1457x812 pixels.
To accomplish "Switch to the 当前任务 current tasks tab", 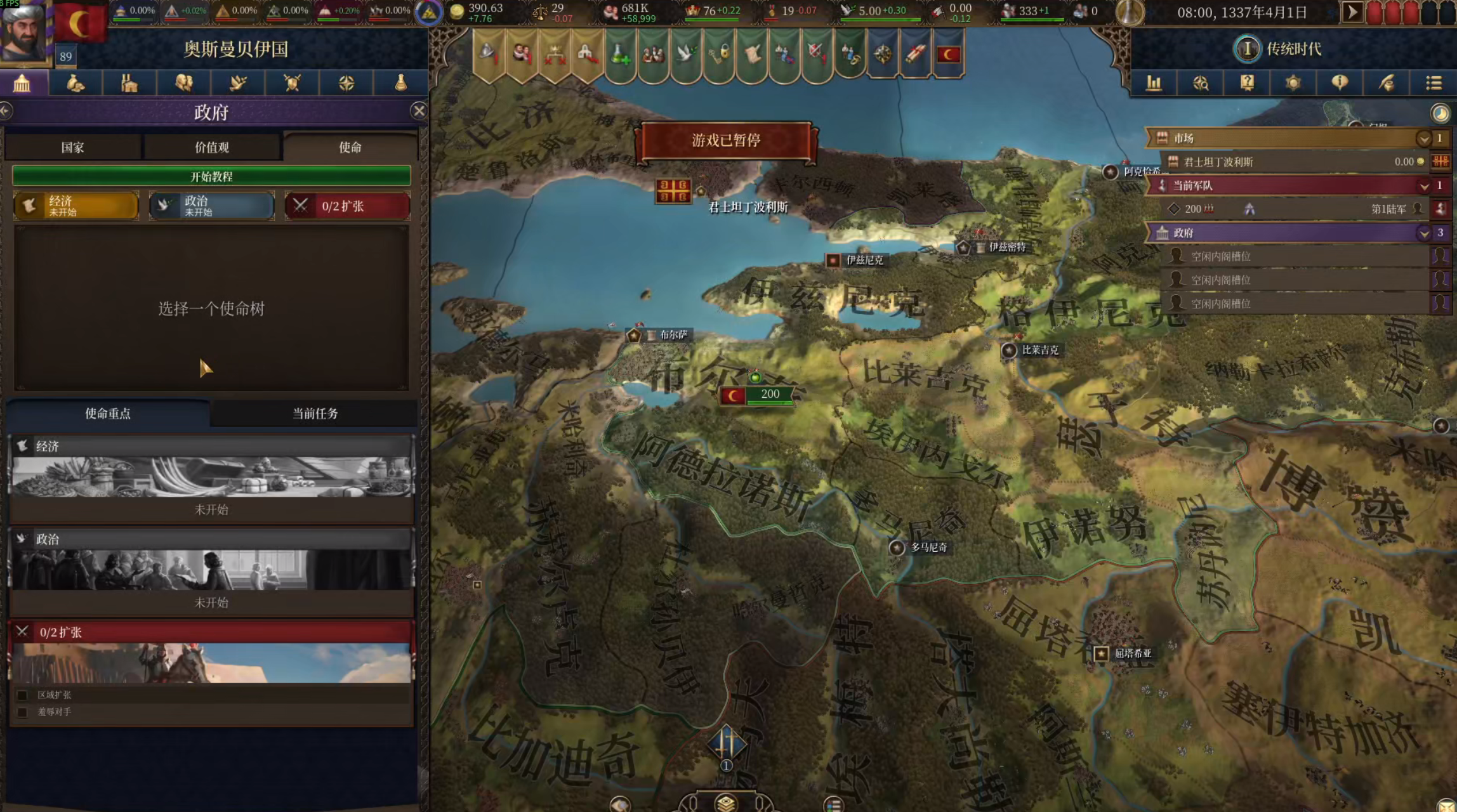I will [x=315, y=414].
